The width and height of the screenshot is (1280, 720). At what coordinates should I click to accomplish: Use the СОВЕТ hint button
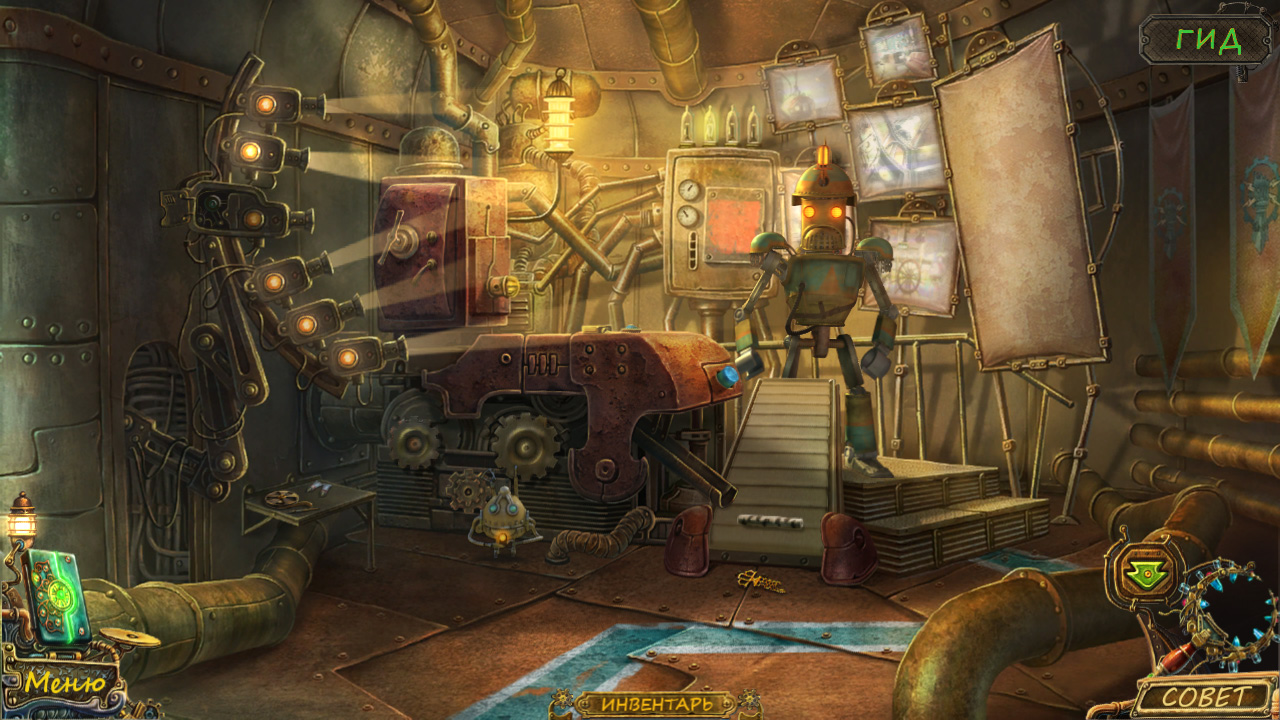[1205, 697]
